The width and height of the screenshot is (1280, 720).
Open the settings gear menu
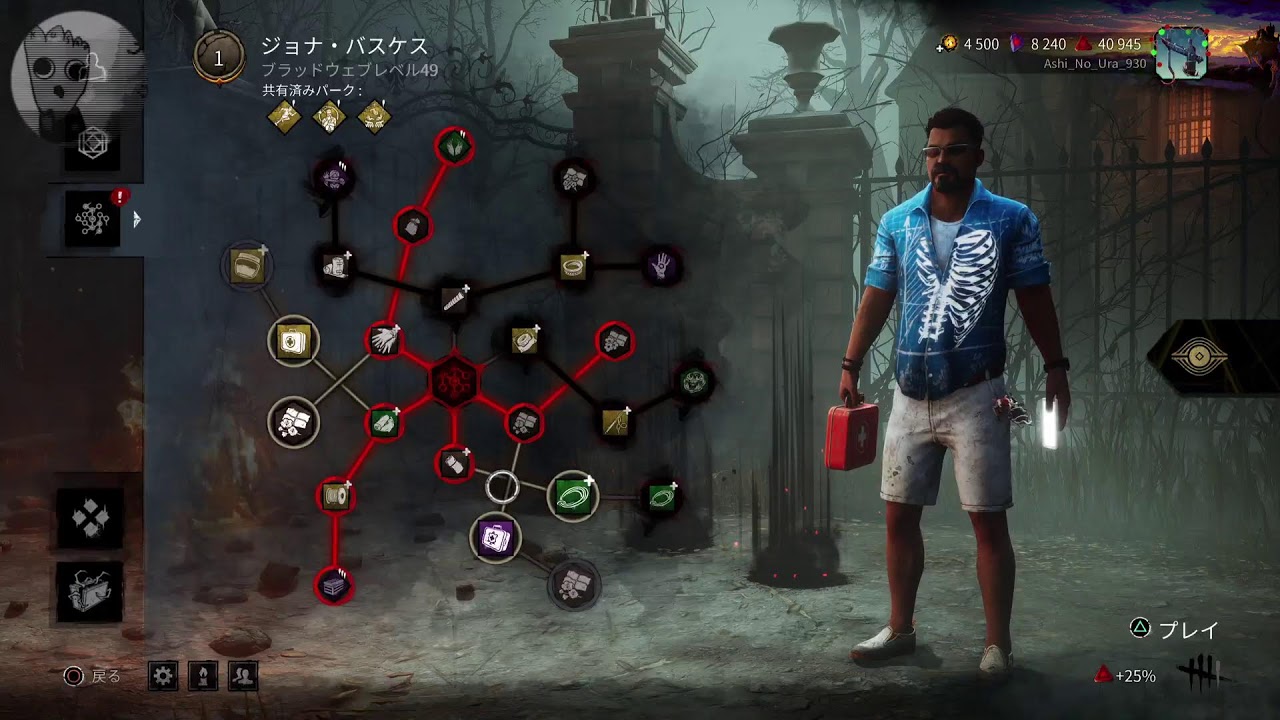163,677
